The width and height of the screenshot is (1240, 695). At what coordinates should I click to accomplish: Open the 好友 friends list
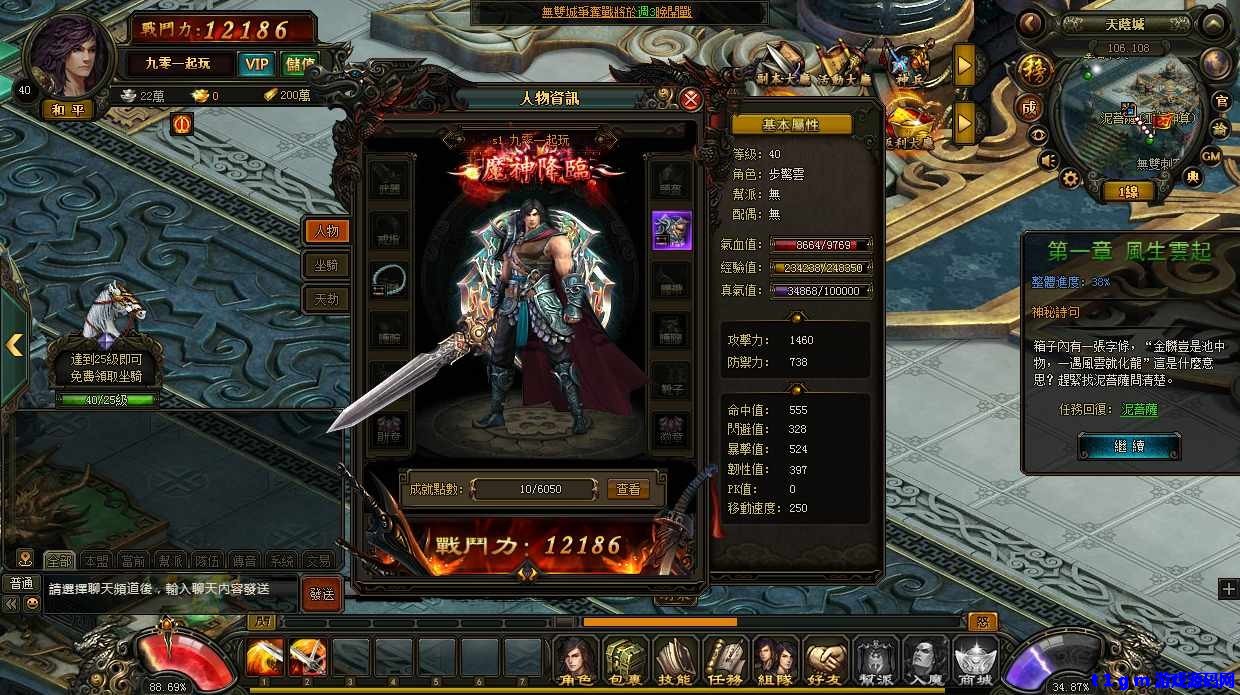pyautogui.click(x=825, y=660)
